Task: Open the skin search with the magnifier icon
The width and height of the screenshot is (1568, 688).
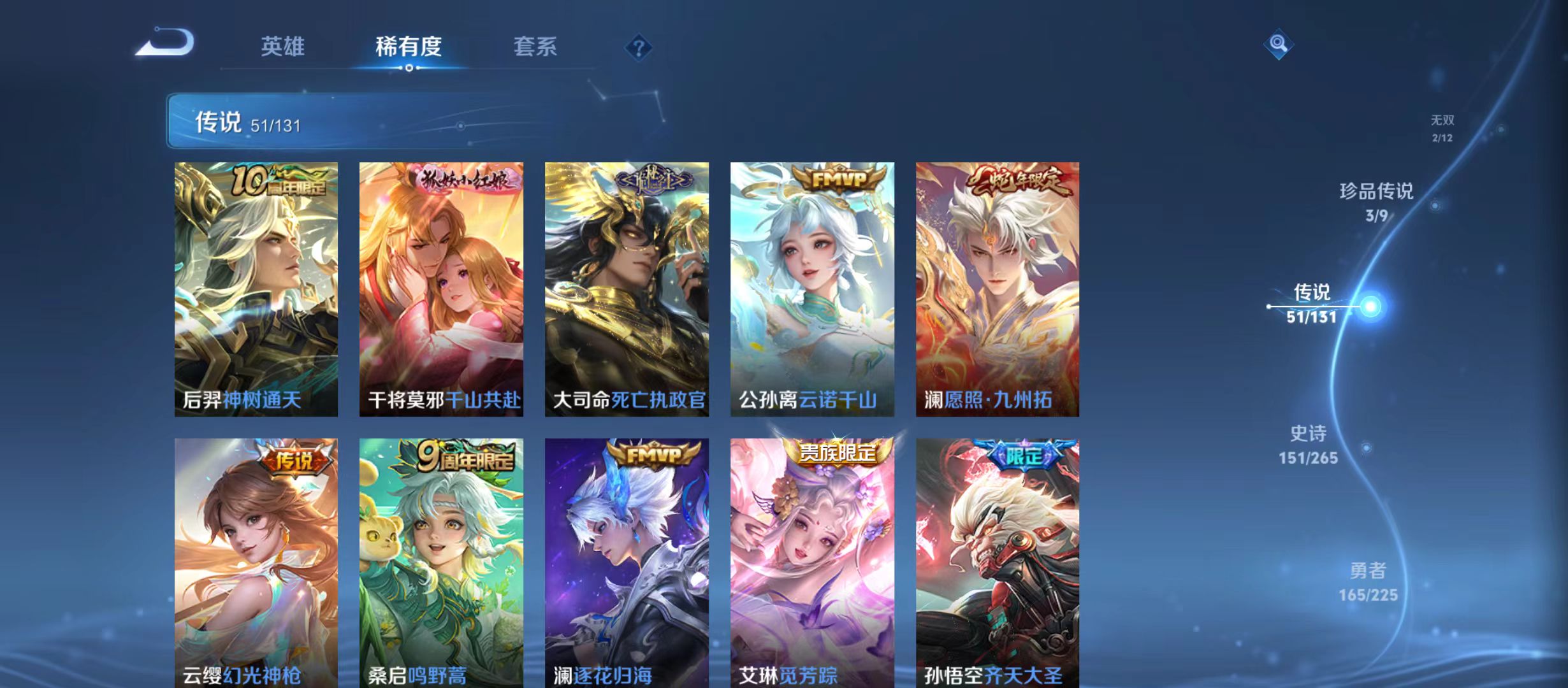Action: tap(1277, 45)
